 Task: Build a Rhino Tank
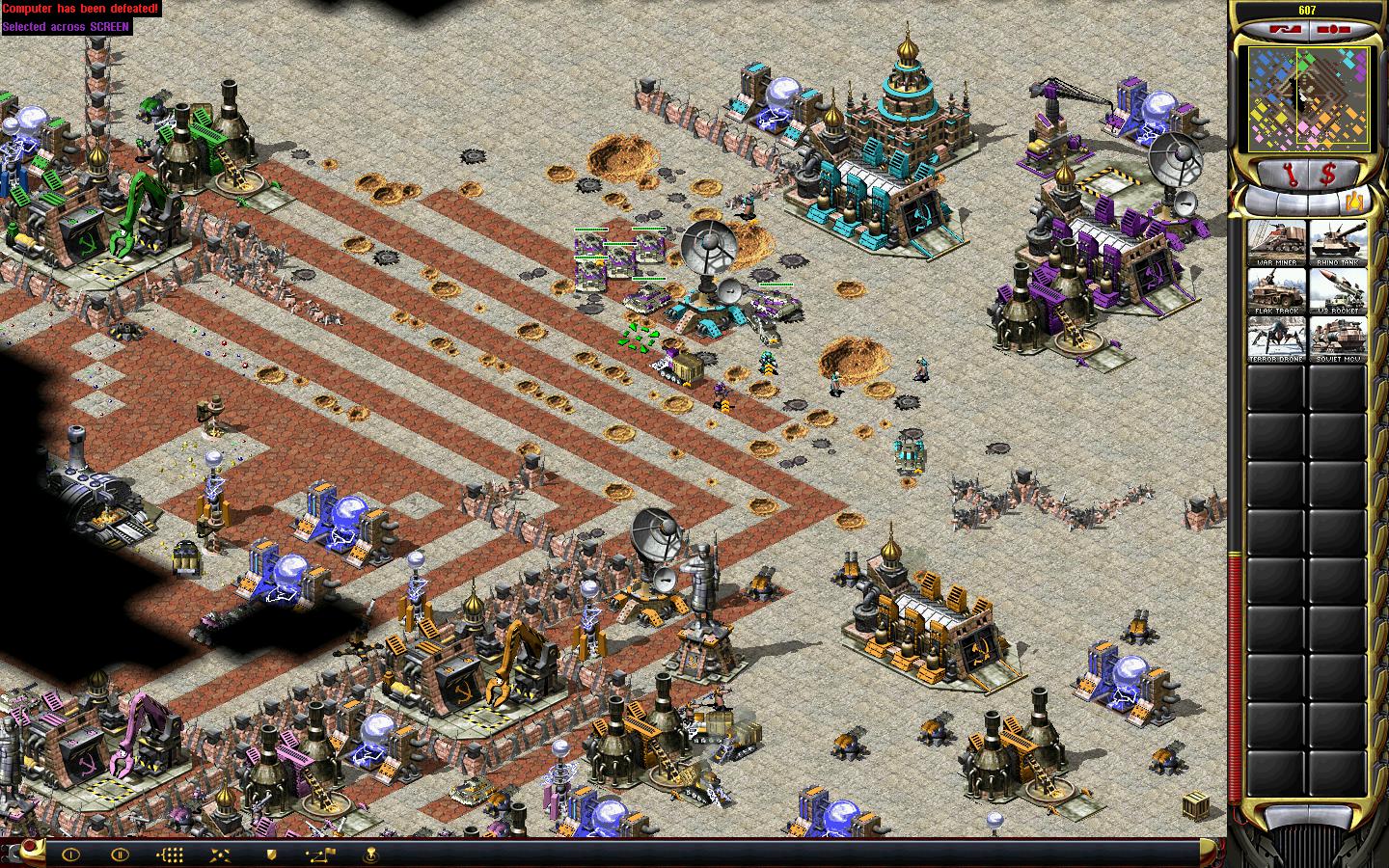pyautogui.click(x=1337, y=242)
